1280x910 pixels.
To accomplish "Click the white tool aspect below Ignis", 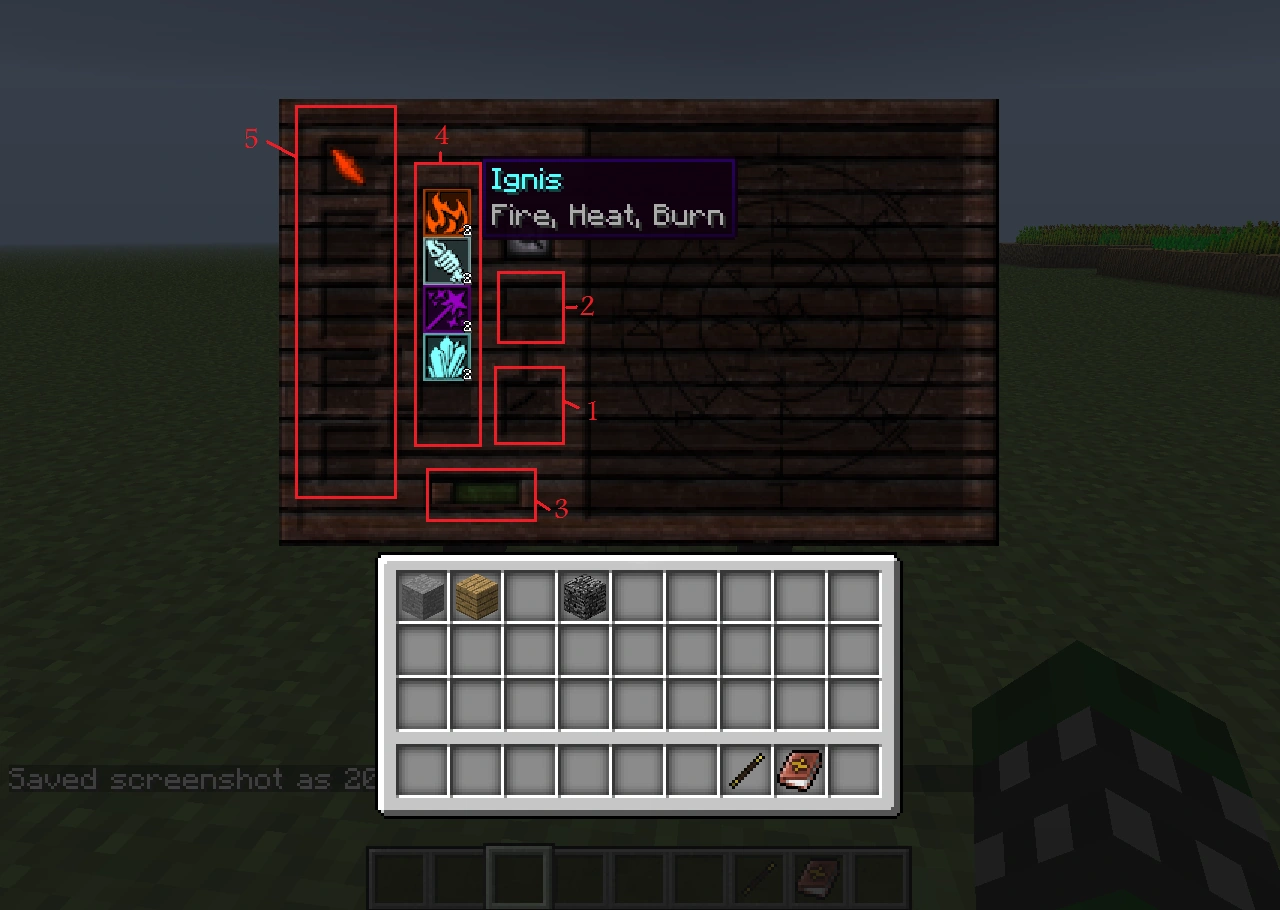I will click(446, 261).
